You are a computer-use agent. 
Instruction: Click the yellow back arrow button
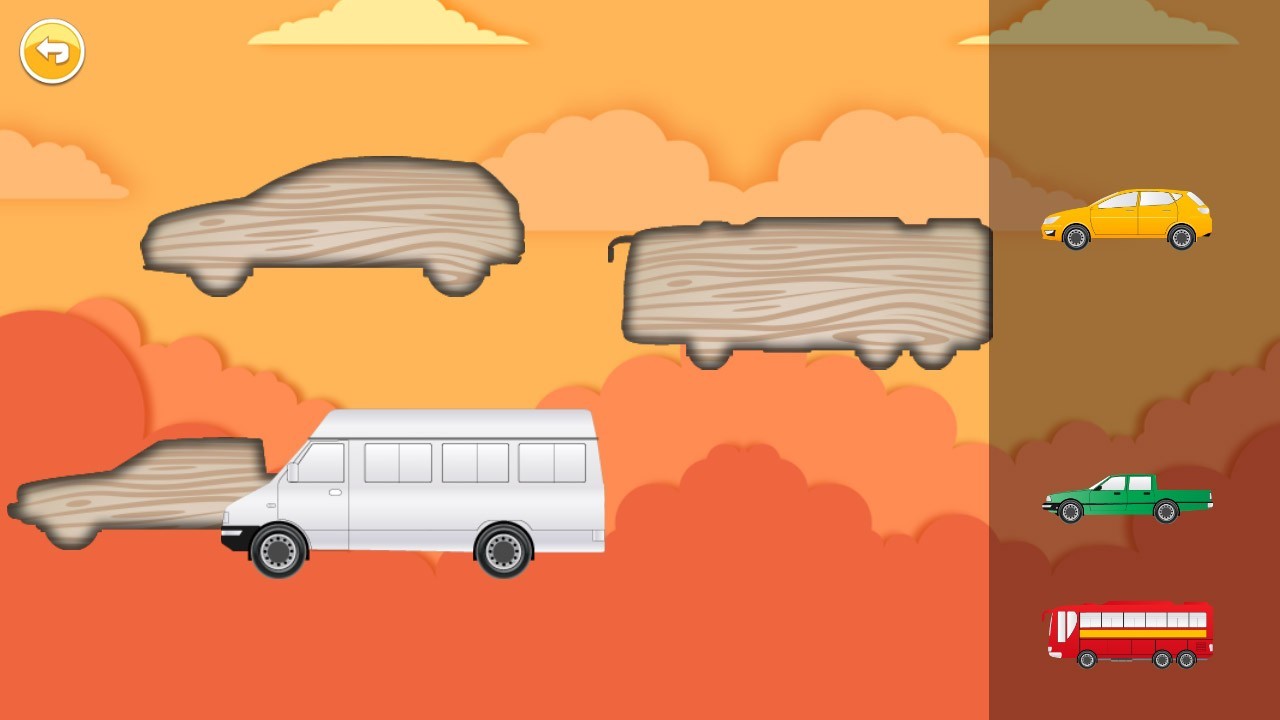click(x=52, y=51)
